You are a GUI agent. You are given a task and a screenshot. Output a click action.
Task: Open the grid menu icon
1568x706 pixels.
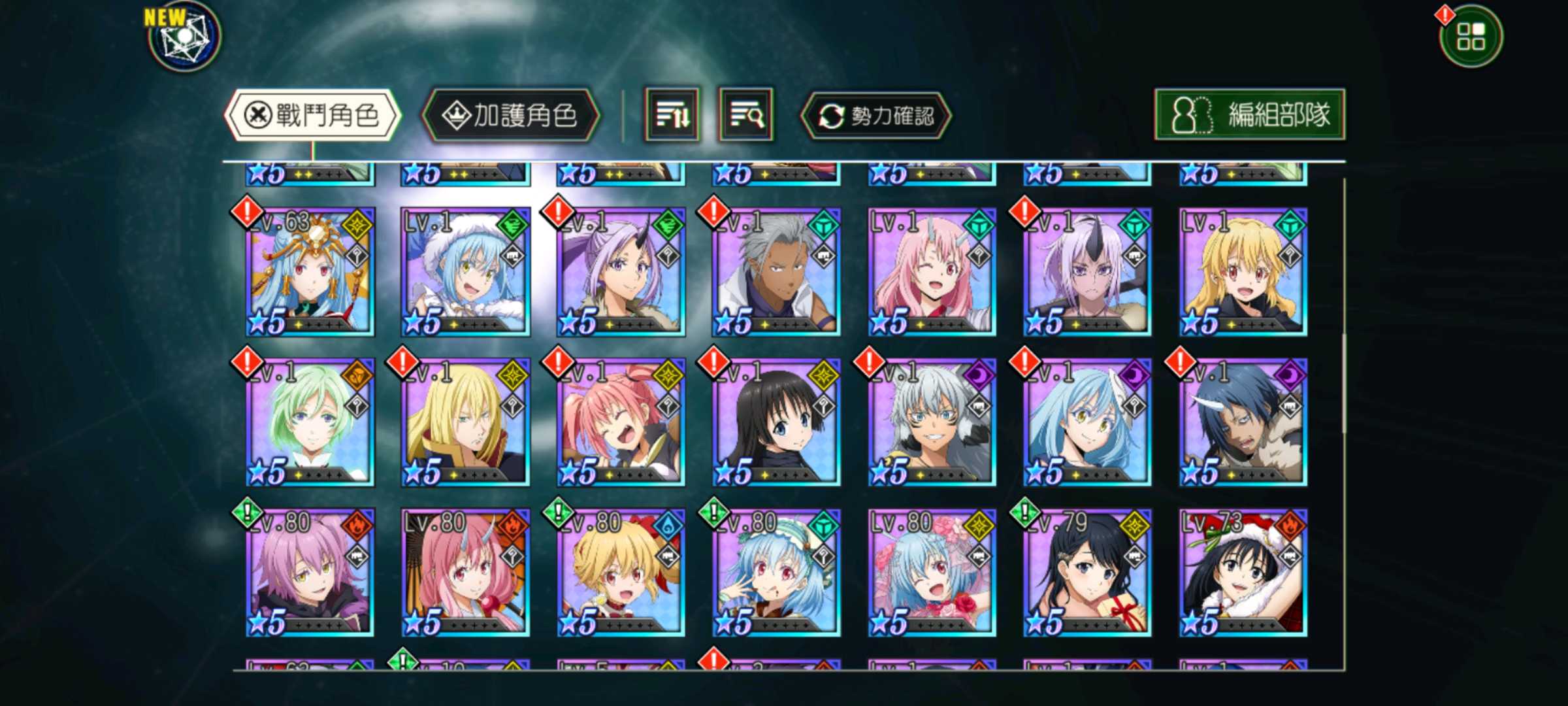click(x=1471, y=37)
